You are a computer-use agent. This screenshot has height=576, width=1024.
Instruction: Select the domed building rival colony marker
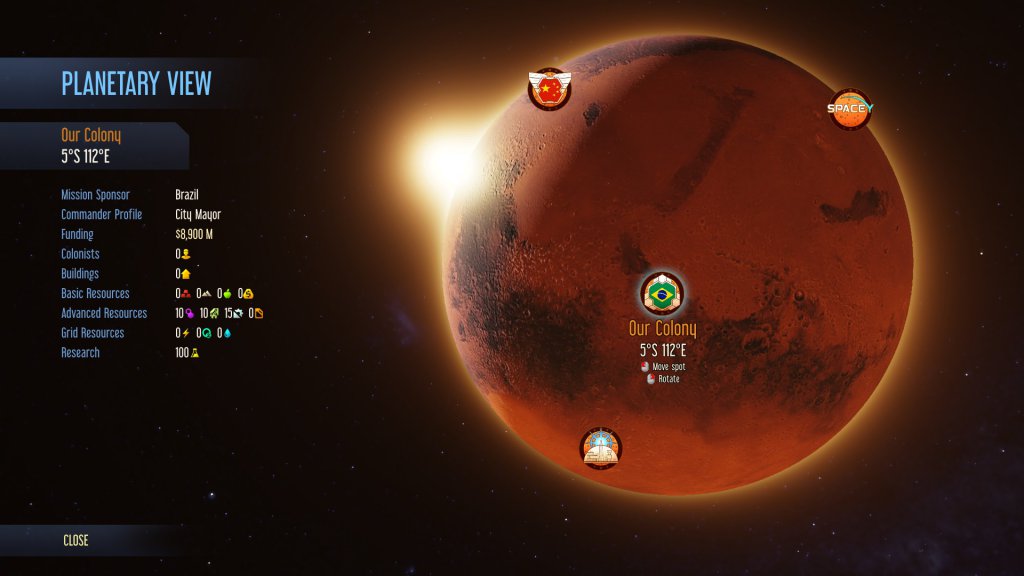point(601,449)
